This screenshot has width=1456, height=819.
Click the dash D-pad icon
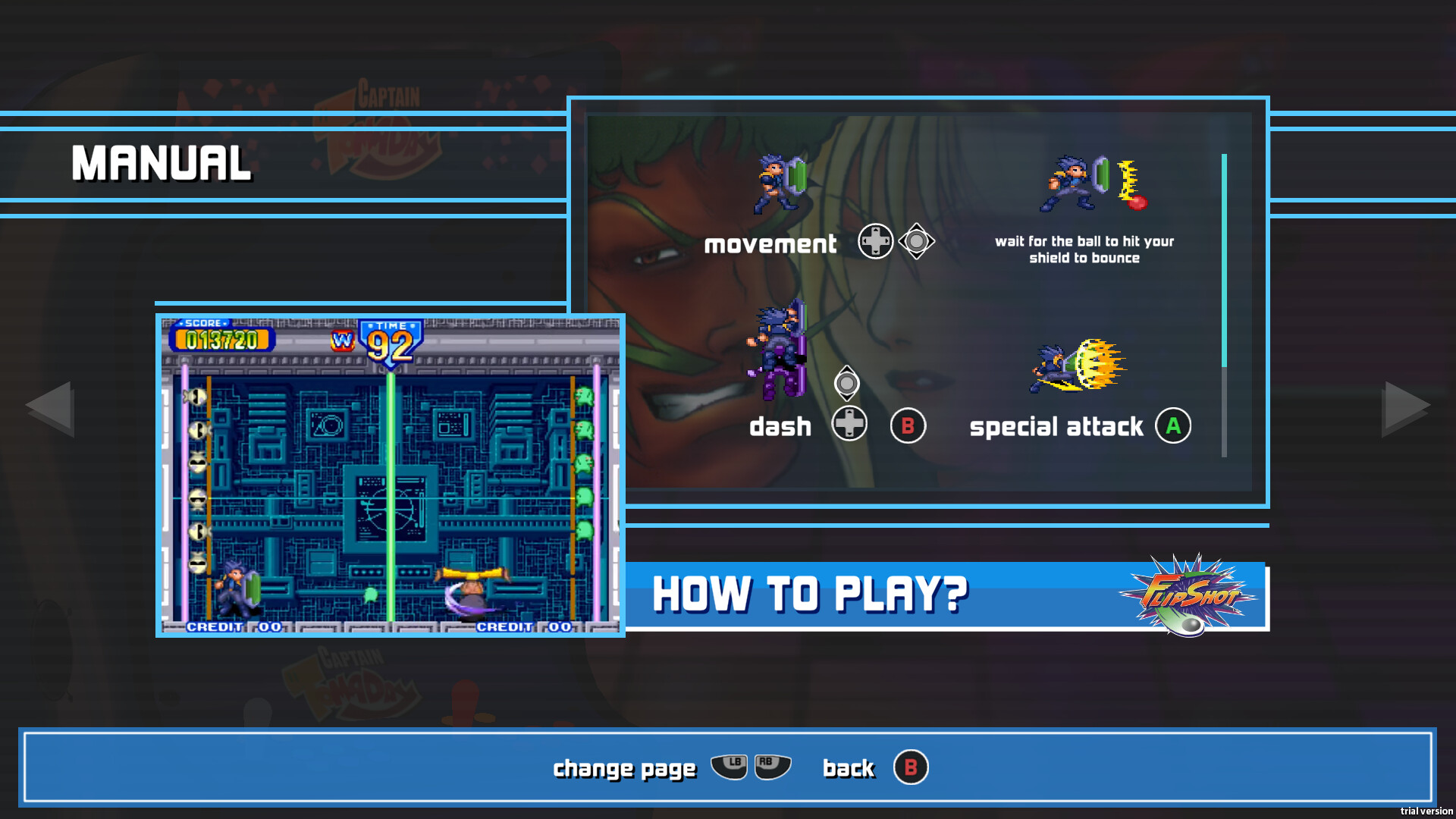pos(850,425)
